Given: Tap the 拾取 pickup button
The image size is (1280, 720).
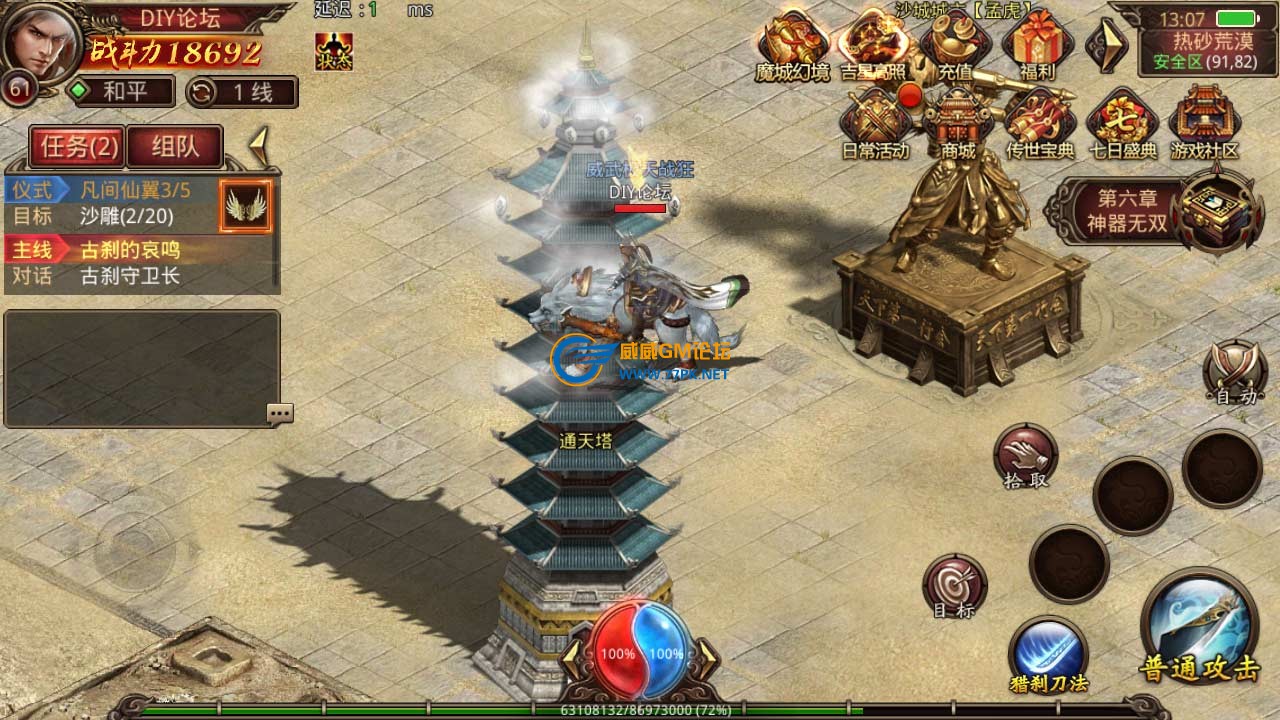Looking at the screenshot, I should click(1025, 456).
